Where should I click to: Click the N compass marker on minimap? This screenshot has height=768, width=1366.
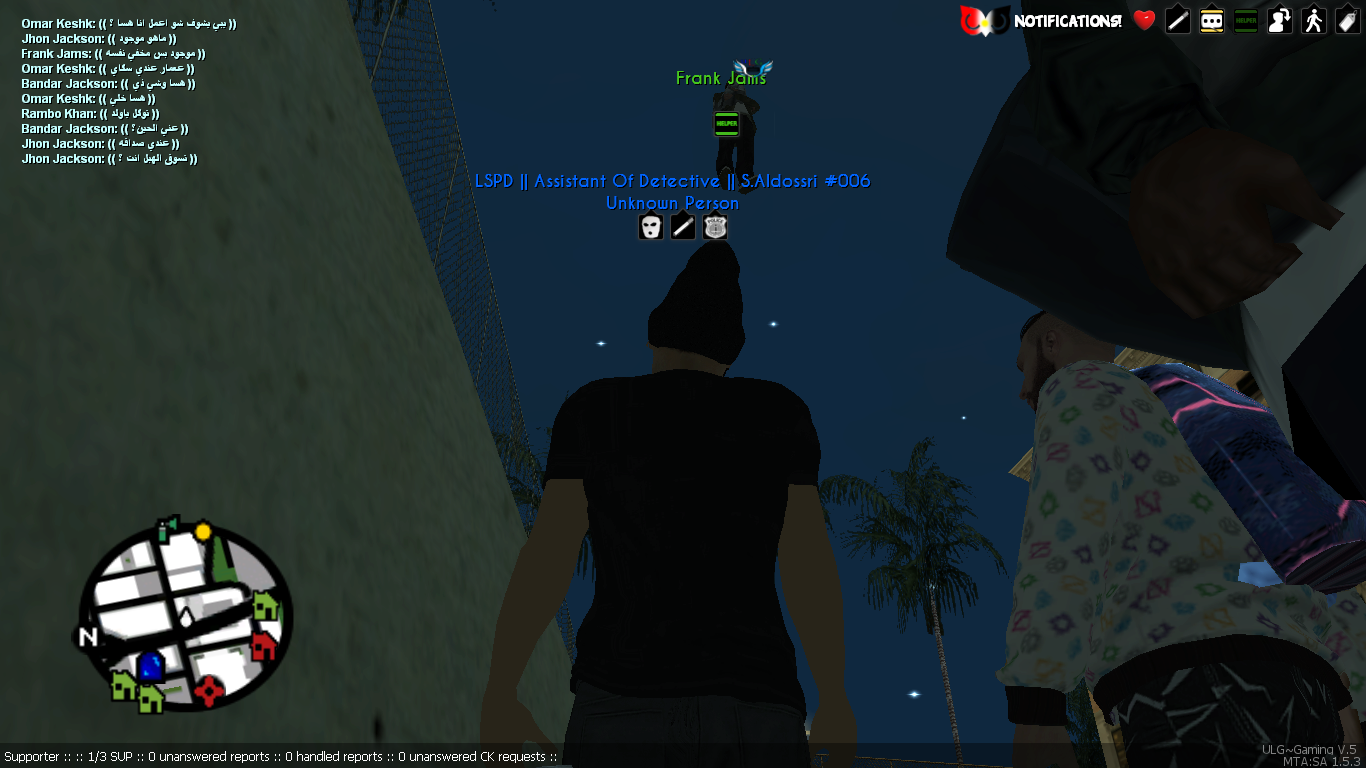(x=87, y=637)
